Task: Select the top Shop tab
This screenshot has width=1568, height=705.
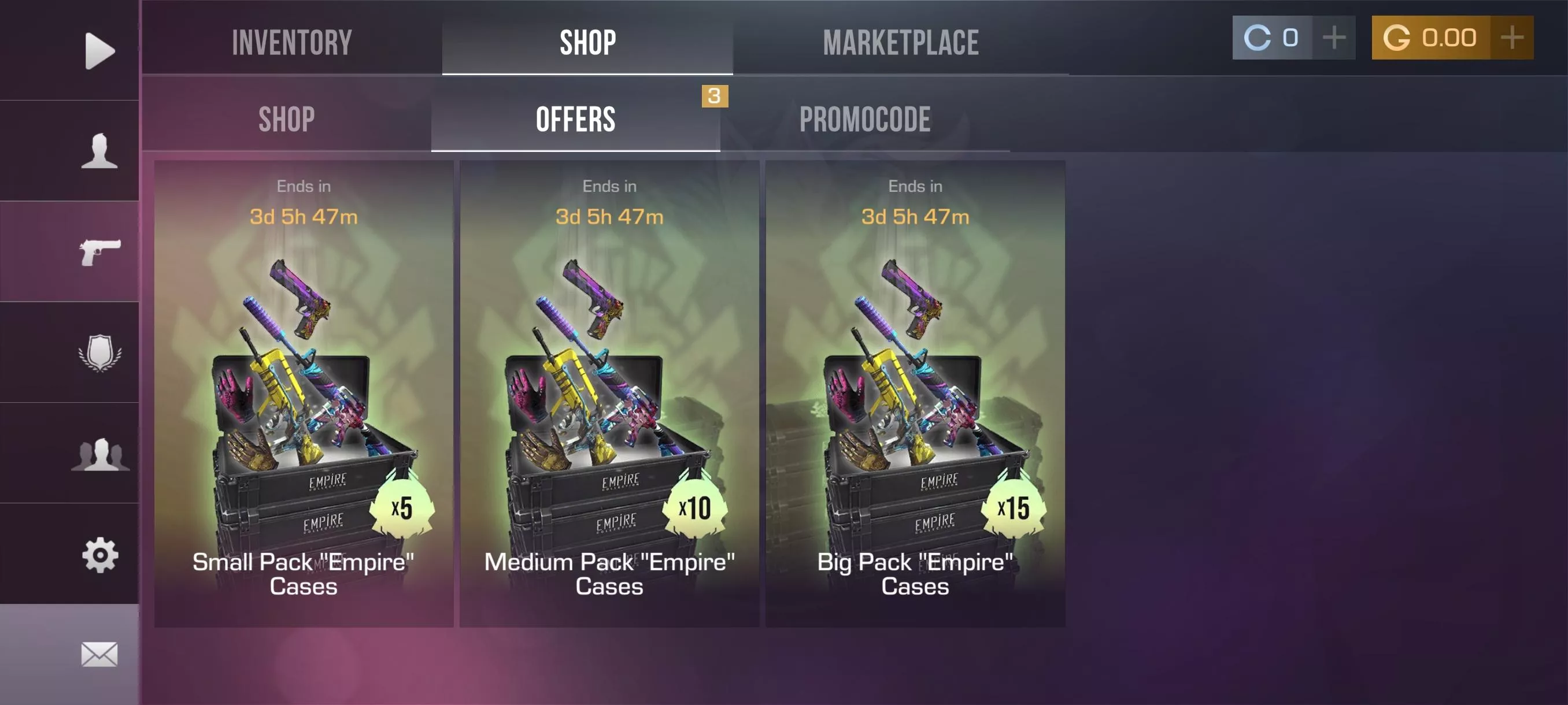Action: (587, 42)
